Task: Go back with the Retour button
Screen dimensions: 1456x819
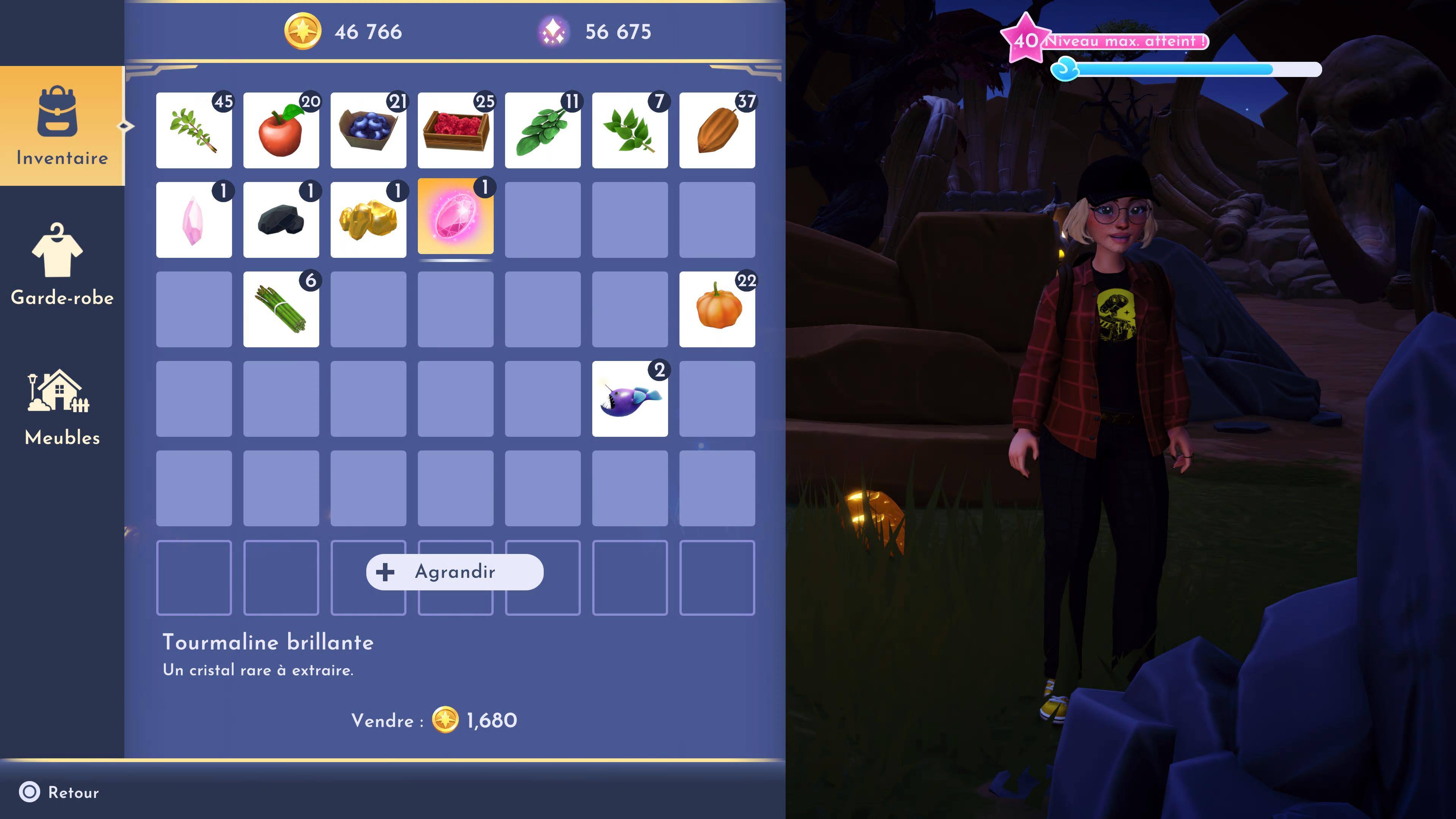Action: [x=60, y=792]
